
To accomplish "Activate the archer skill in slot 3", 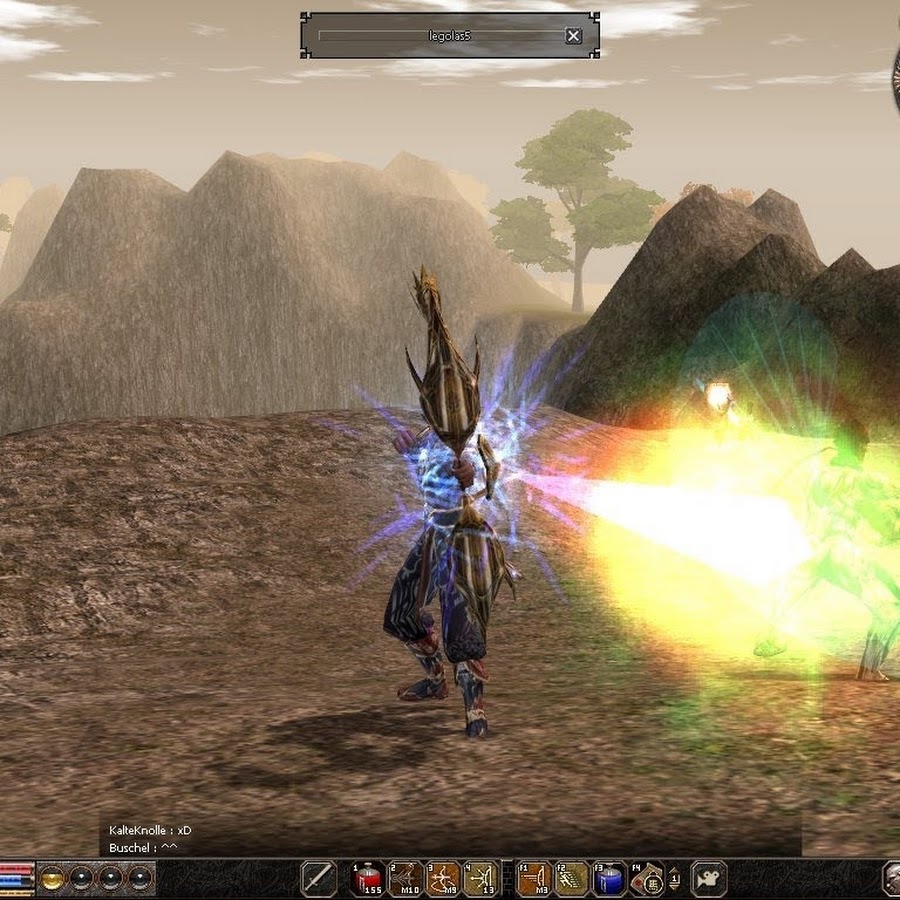I will pos(443,878).
